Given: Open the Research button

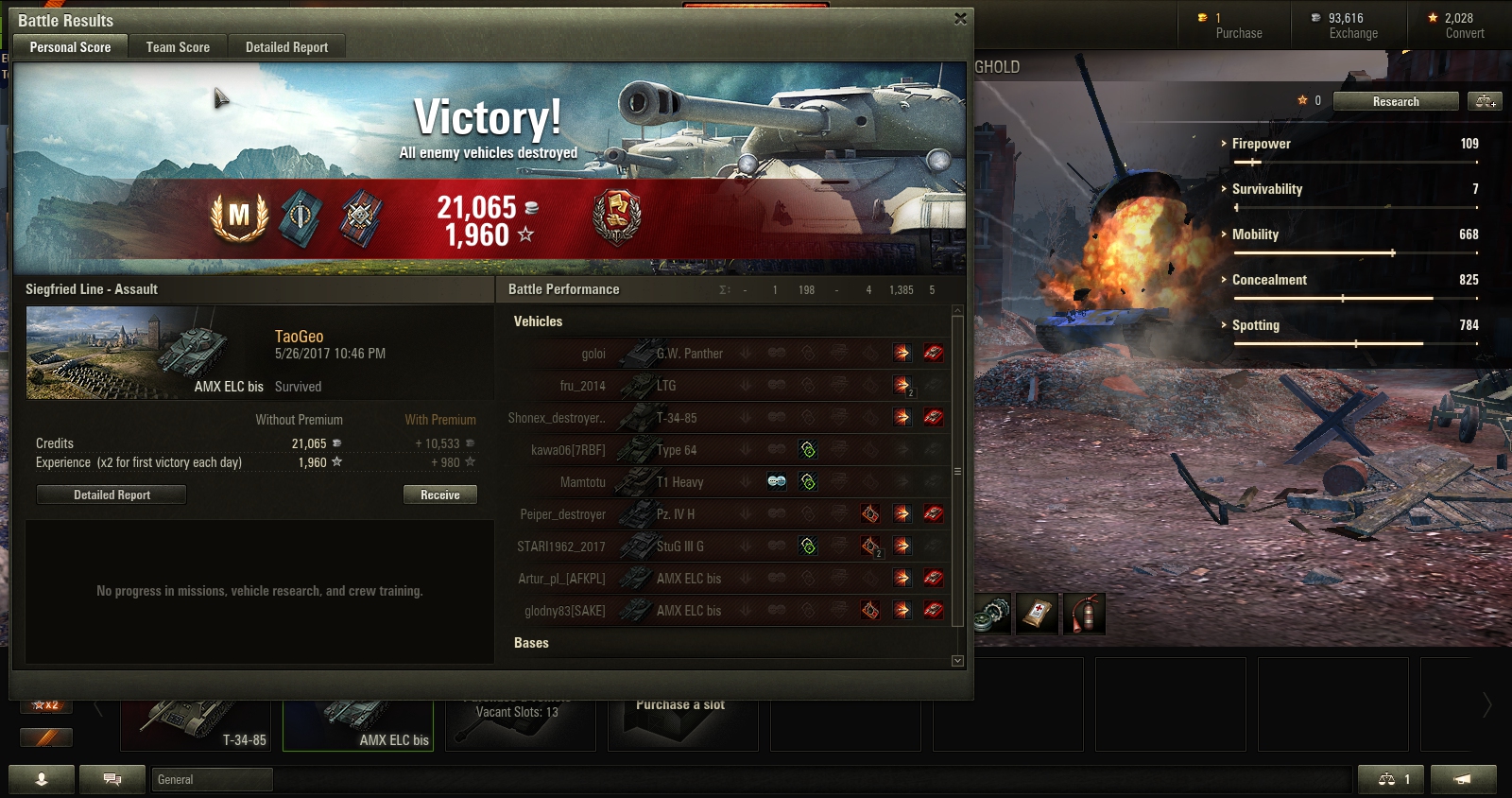Looking at the screenshot, I should pos(1395,101).
